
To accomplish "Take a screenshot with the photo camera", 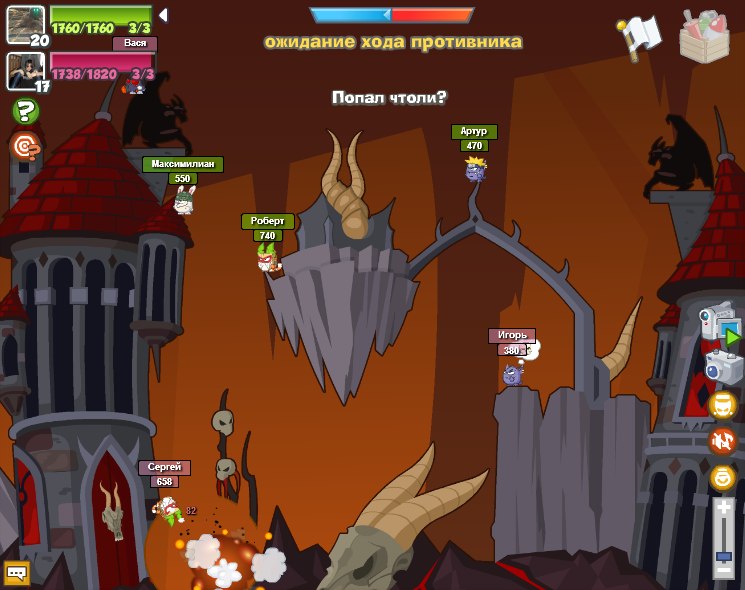I will pos(723,366).
